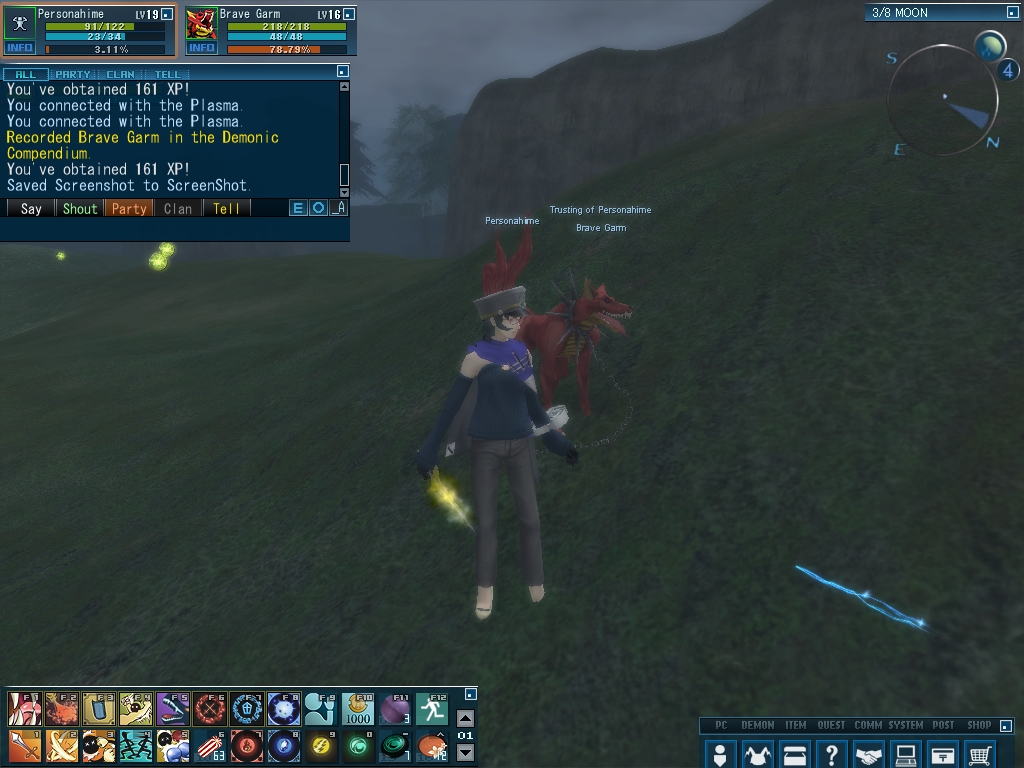Switch chat log to Tell tab
This screenshot has width=1024, height=768.
pos(167,74)
